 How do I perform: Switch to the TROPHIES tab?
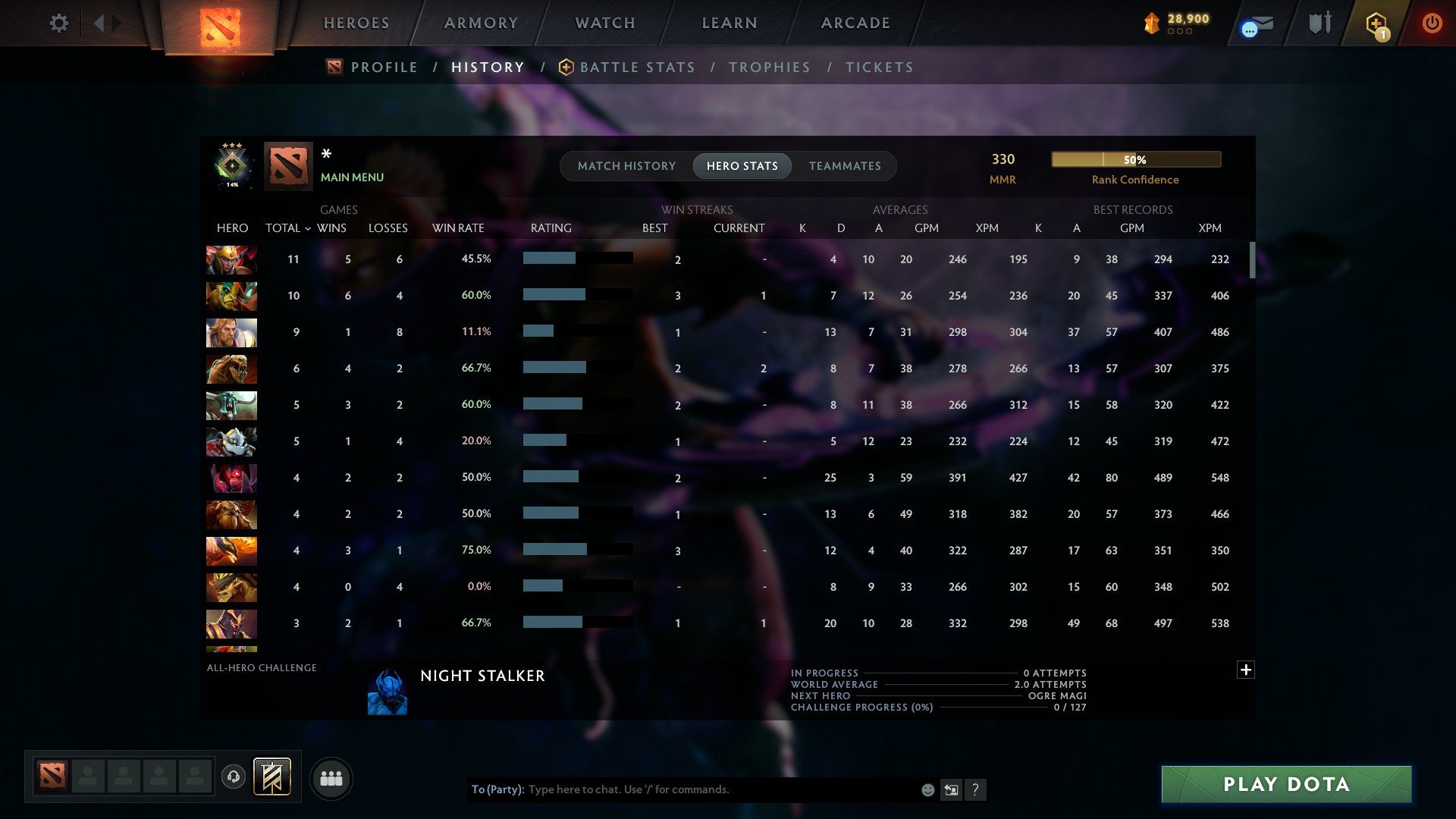pos(769,67)
